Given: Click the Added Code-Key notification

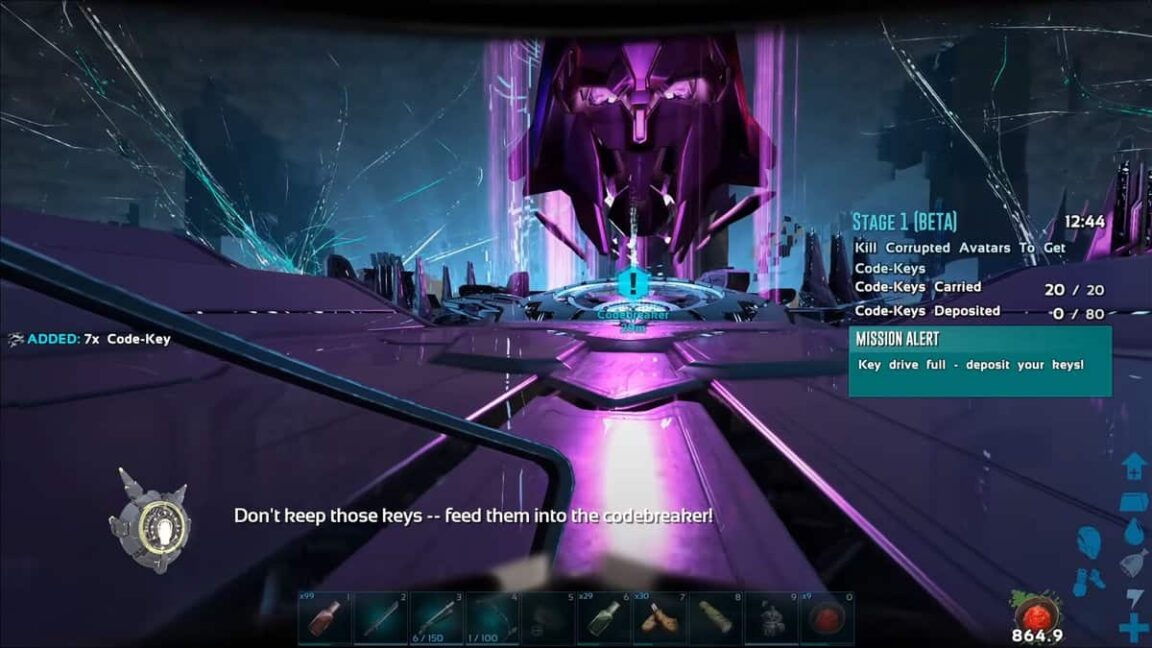Looking at the screenshot, I should [88, 339].
